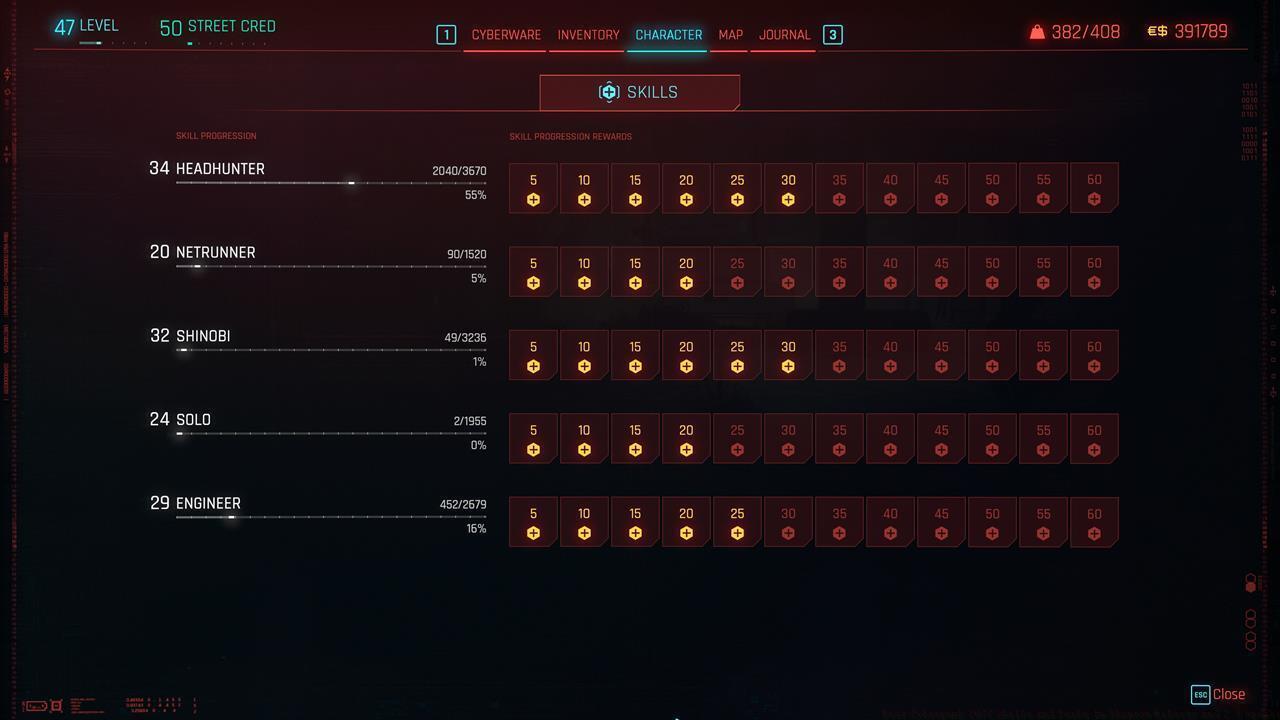Image resolution: width=1280 pixels, height=720 pixels.
Task: Switch to the Inventory tab
Action: [x=587, y=34]
